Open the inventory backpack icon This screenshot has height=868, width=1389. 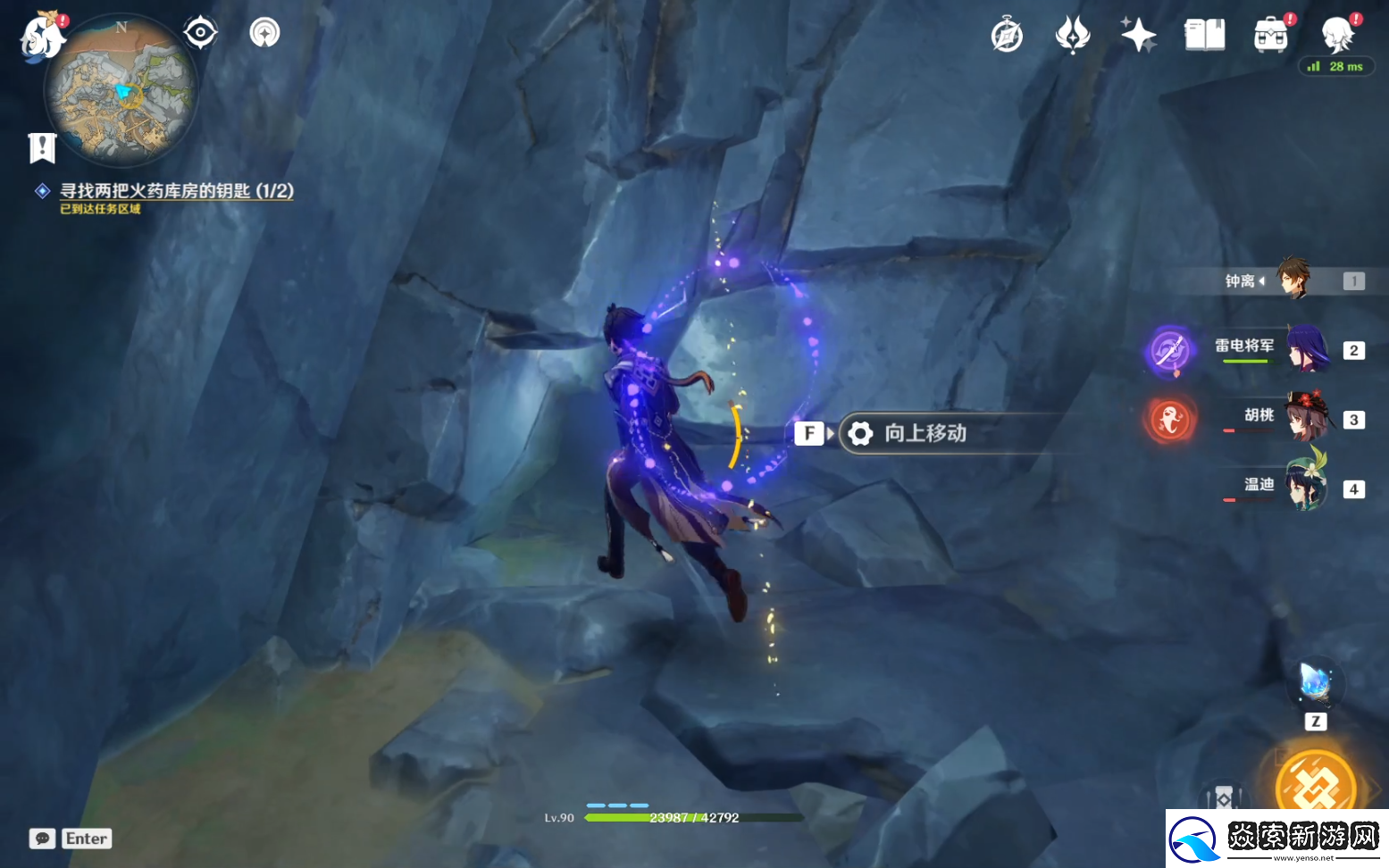click(x=1270, y=36)
